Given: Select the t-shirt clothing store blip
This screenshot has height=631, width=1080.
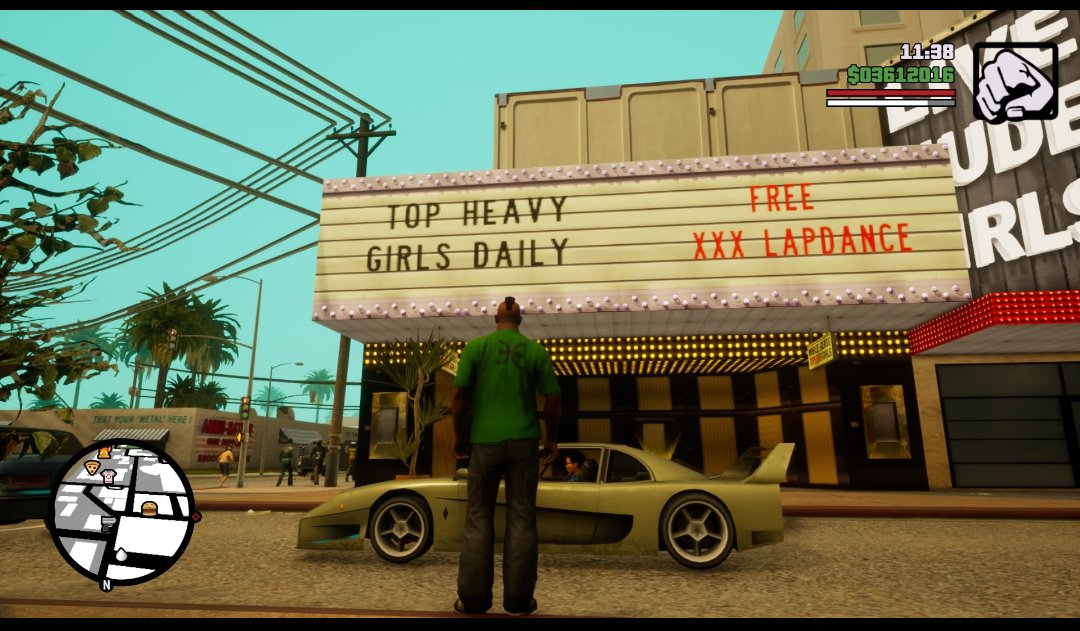Looking at the screenshot, I should [x=108, y=477].
